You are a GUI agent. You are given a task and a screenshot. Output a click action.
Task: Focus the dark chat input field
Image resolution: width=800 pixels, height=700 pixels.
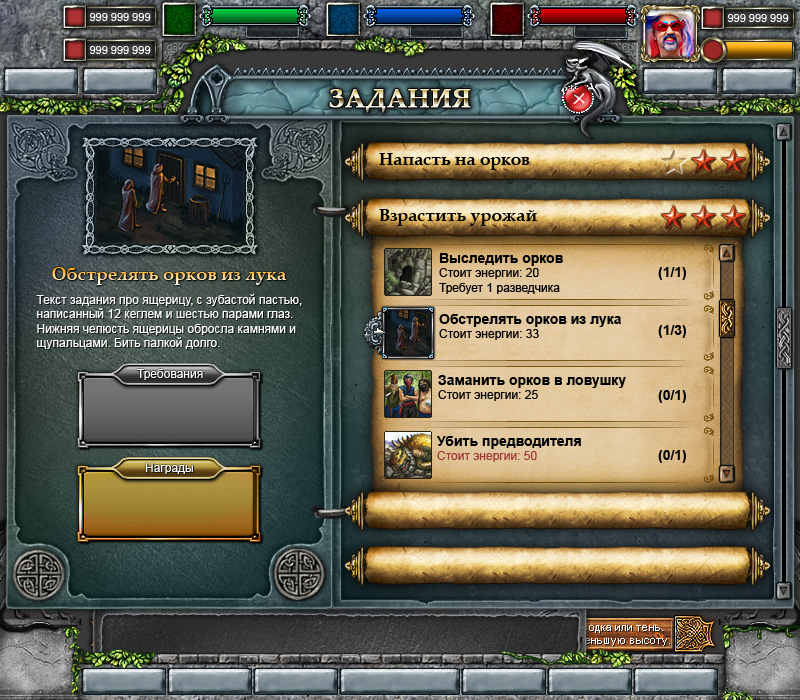click(340, 632)
